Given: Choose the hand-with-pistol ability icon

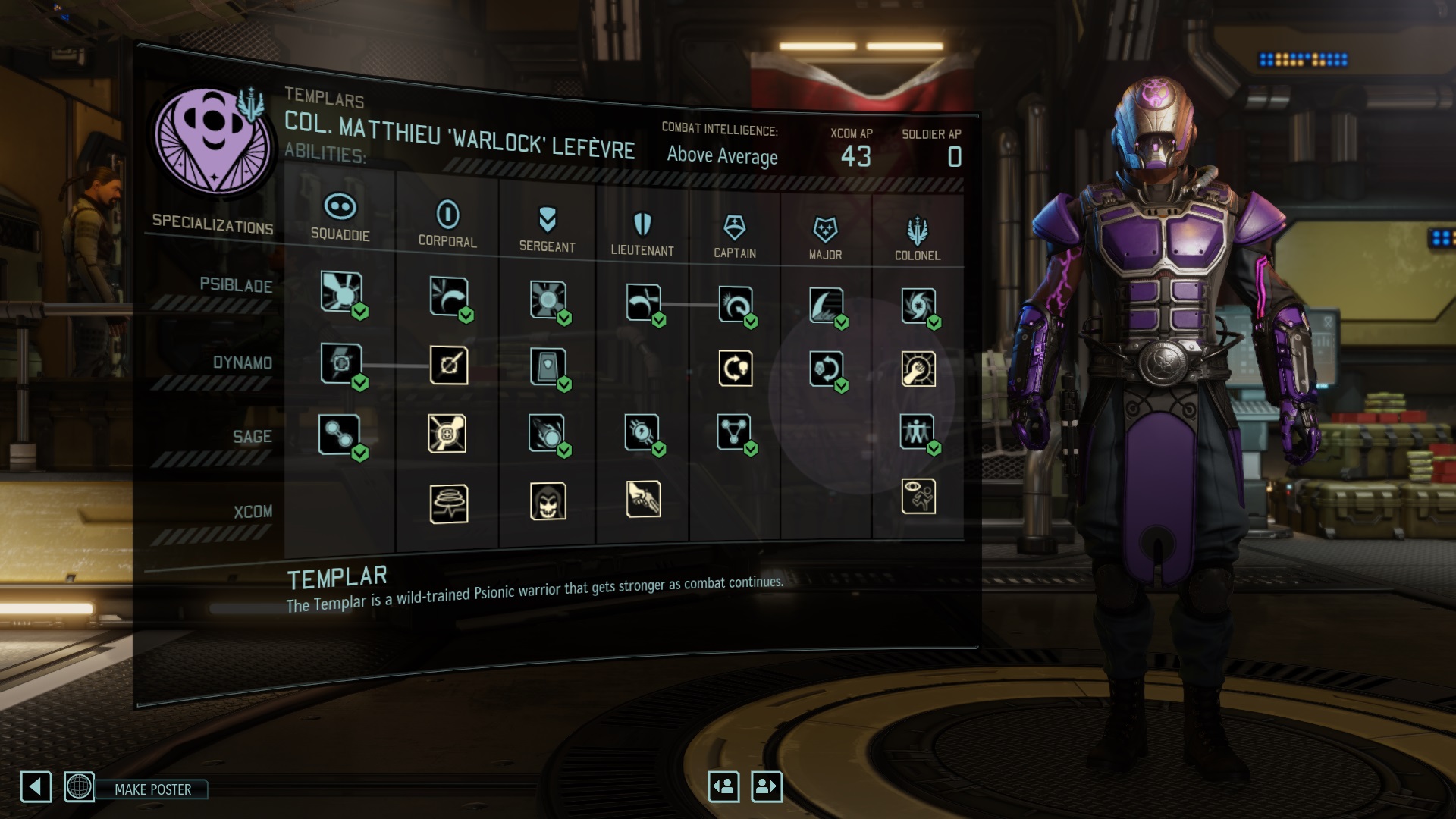Looking at the screenshot, I should point(643,499).
